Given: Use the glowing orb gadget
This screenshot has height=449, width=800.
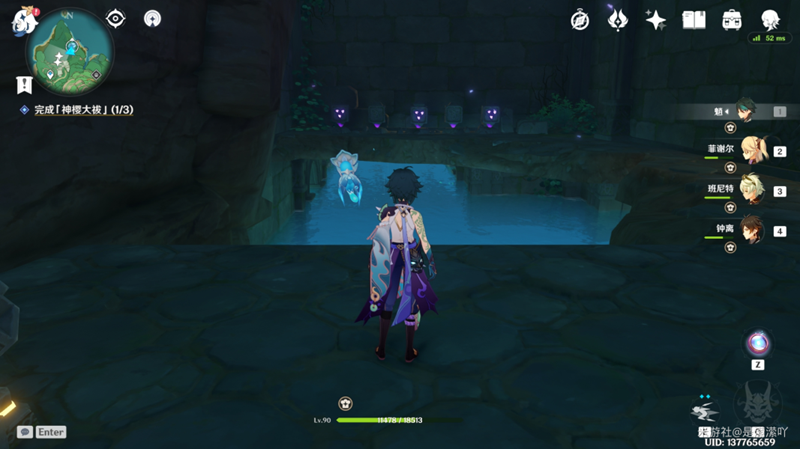Looking at the screenshot, I should [x=758, y=344].
